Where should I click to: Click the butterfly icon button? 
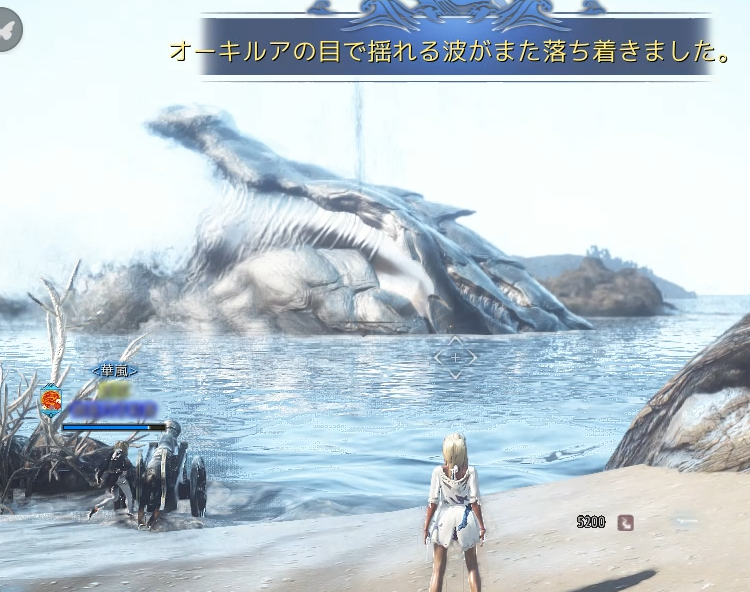(x=10, y=30)
